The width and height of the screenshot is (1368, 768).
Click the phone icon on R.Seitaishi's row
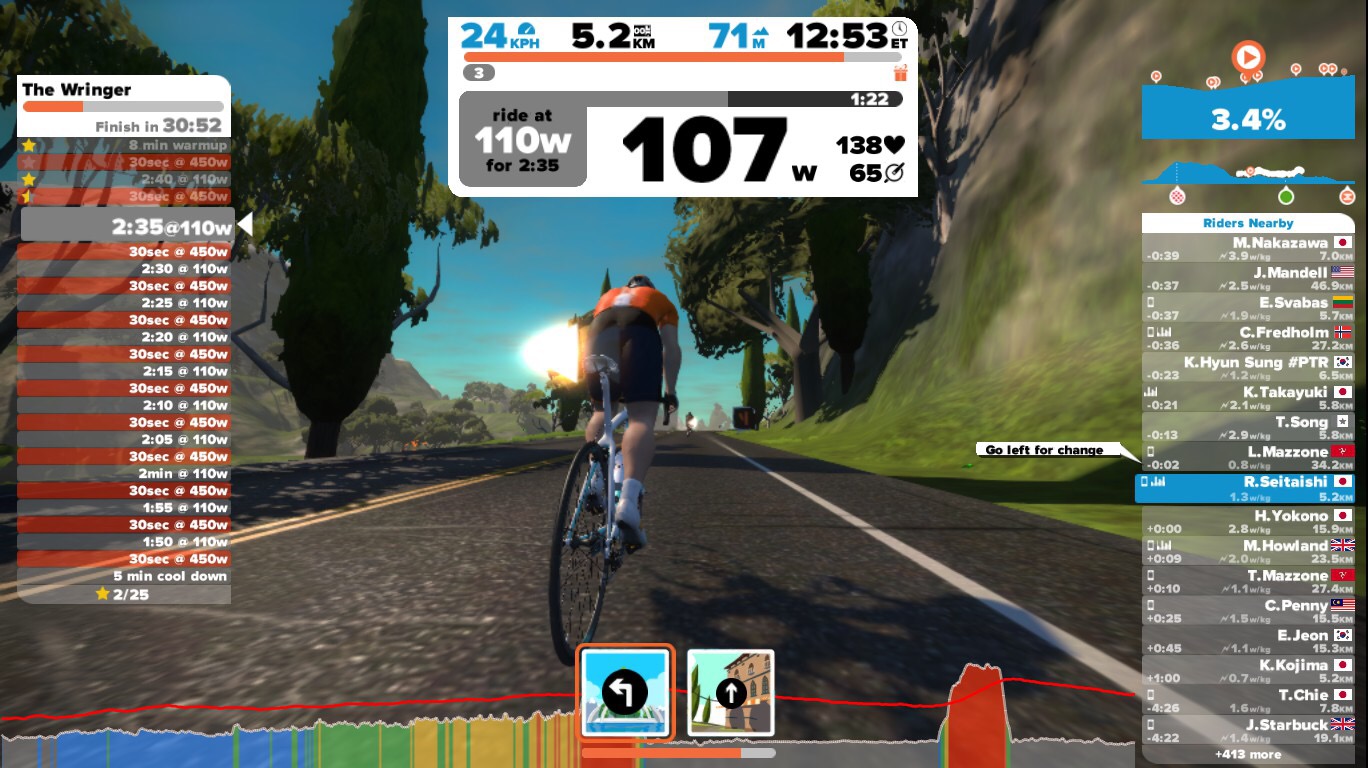coord(1145,481)
